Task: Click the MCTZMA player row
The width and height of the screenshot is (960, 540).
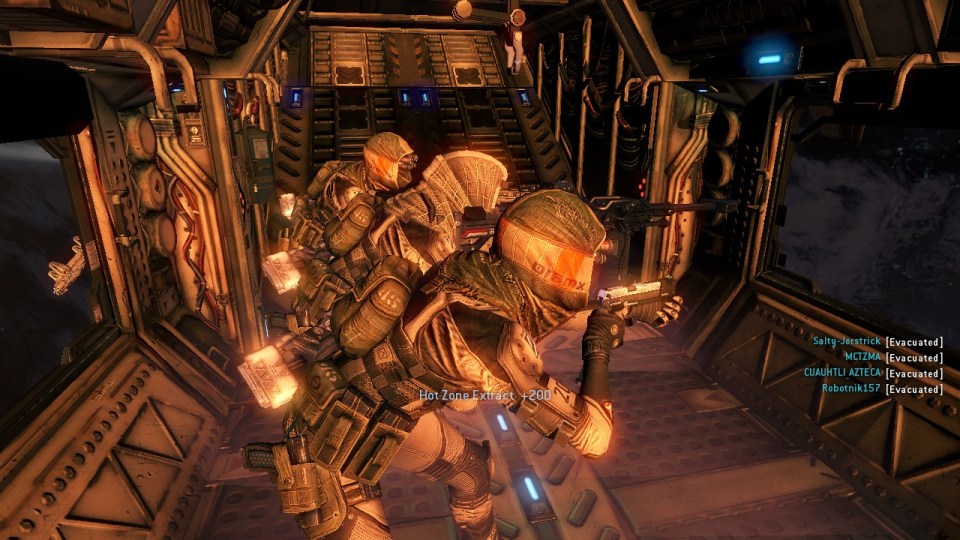Action: coord(863,357)
